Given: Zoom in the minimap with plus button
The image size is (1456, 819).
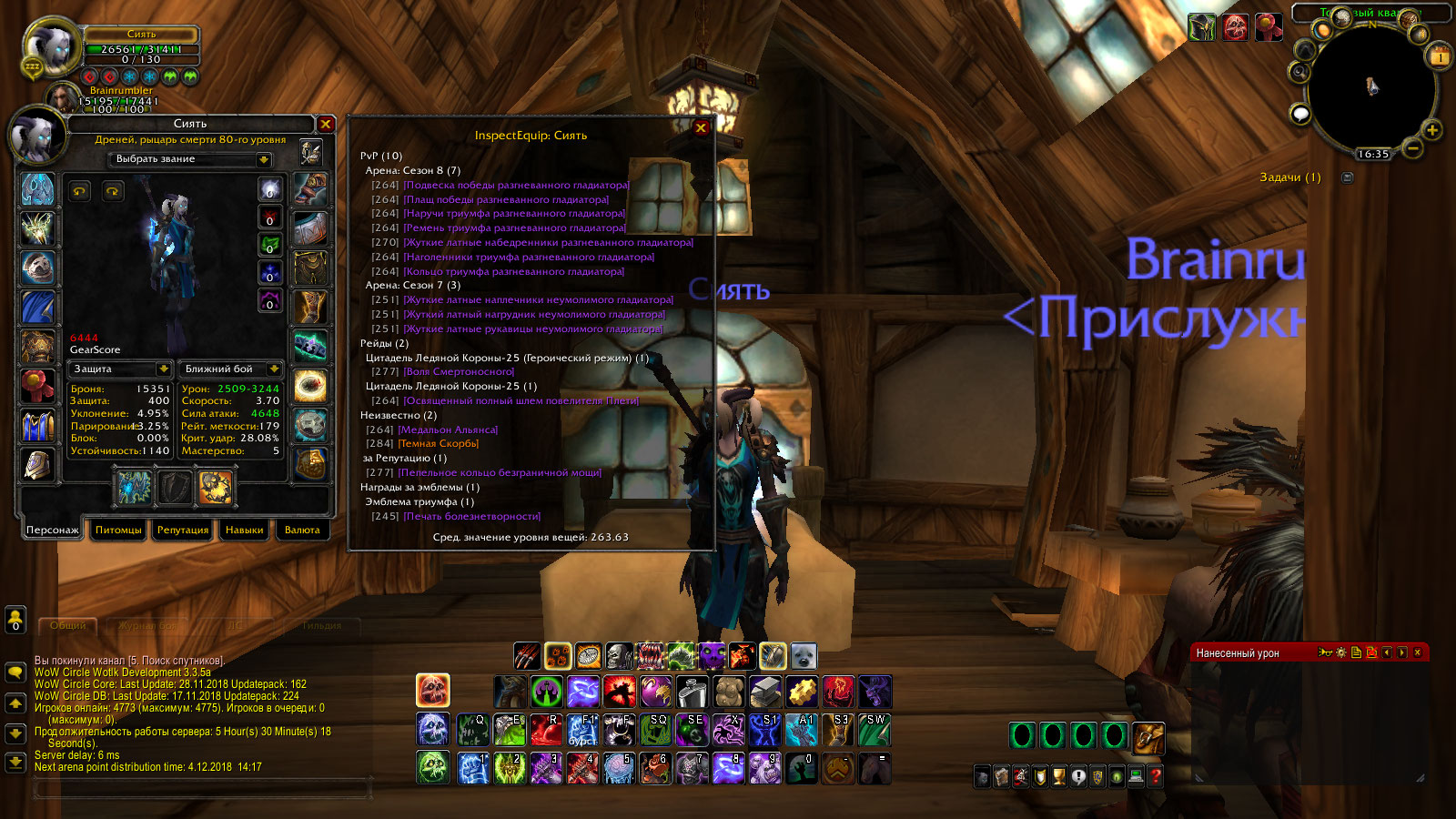Looking at the screenshot, I should [1431, 130].
